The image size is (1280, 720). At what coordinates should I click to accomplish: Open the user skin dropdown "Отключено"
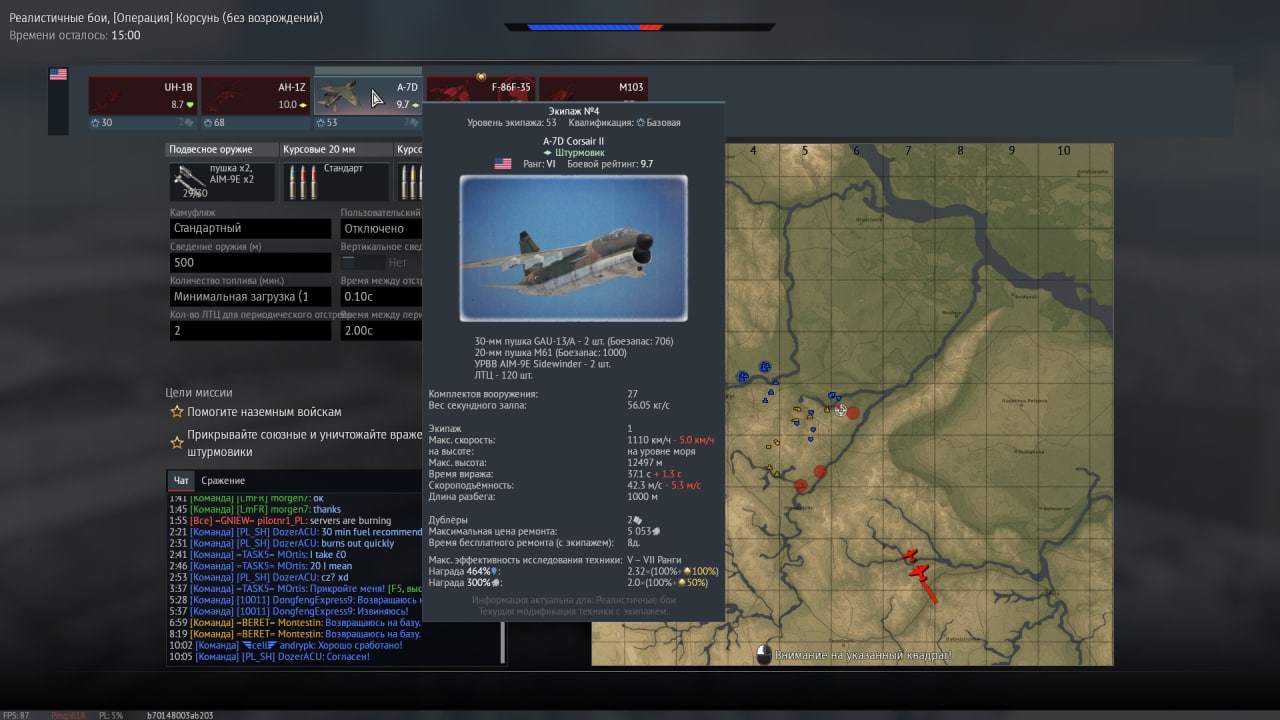381,229
